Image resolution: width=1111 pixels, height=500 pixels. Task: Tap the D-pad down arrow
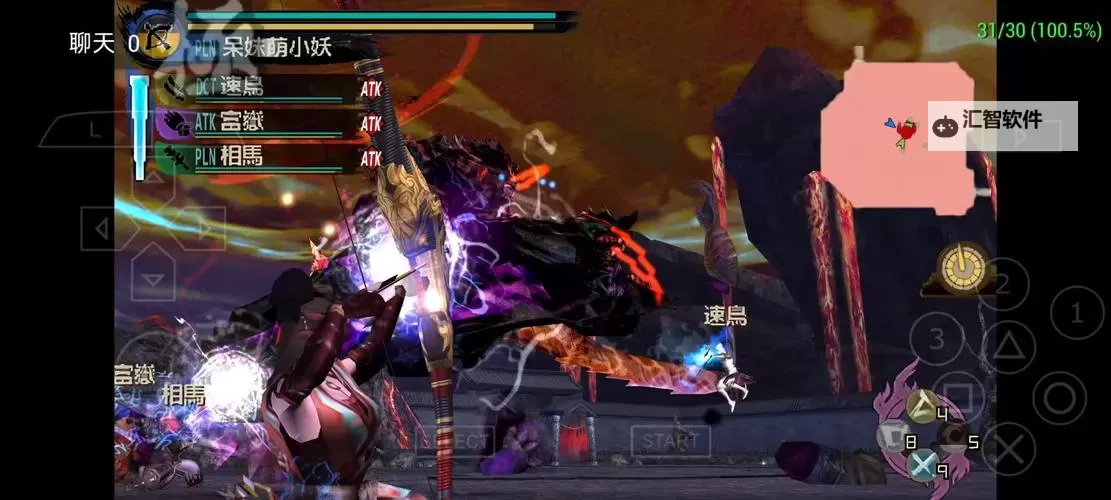[x=152, y=281]
